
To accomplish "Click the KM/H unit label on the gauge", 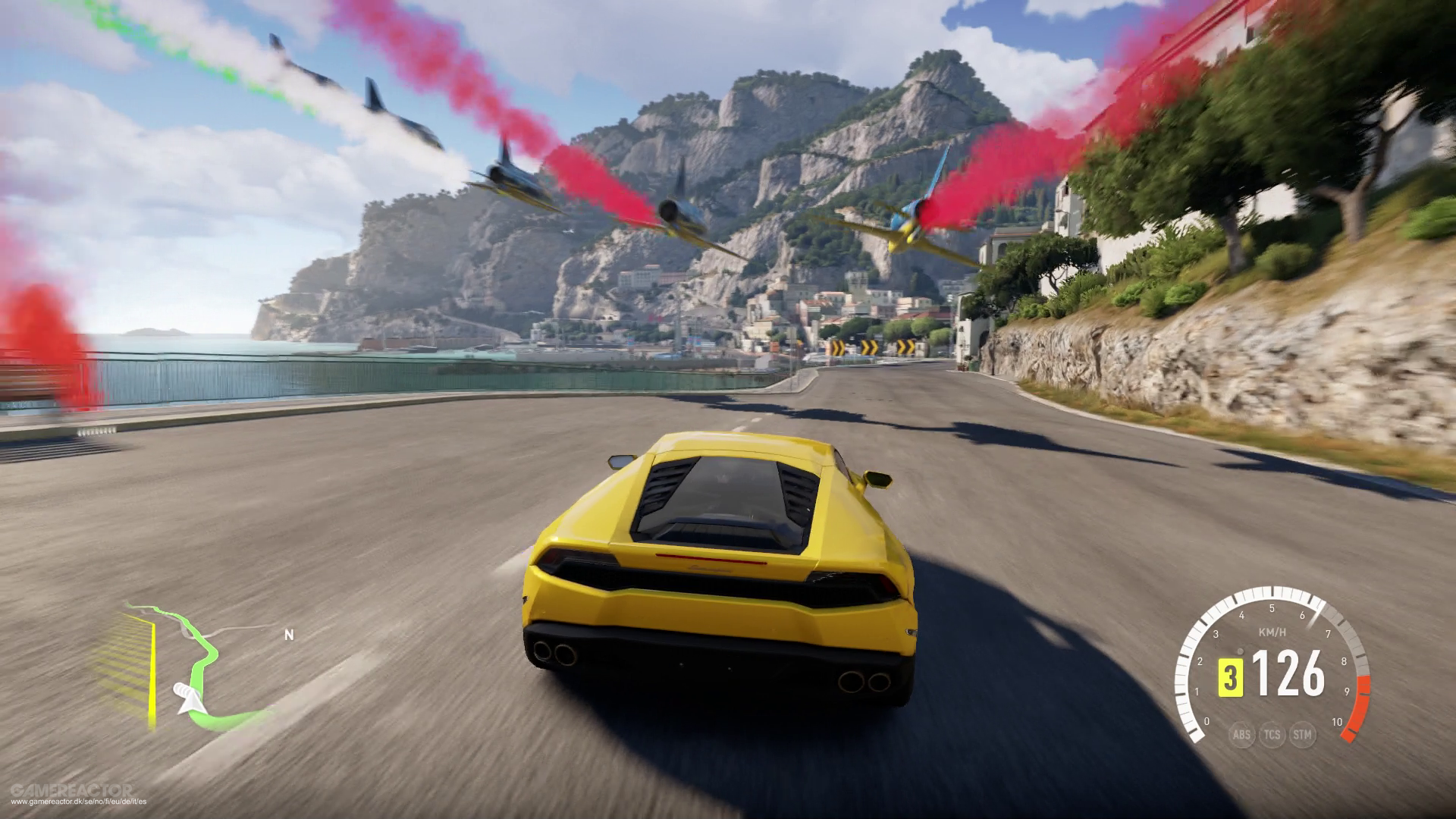I will coord(1272,632).
